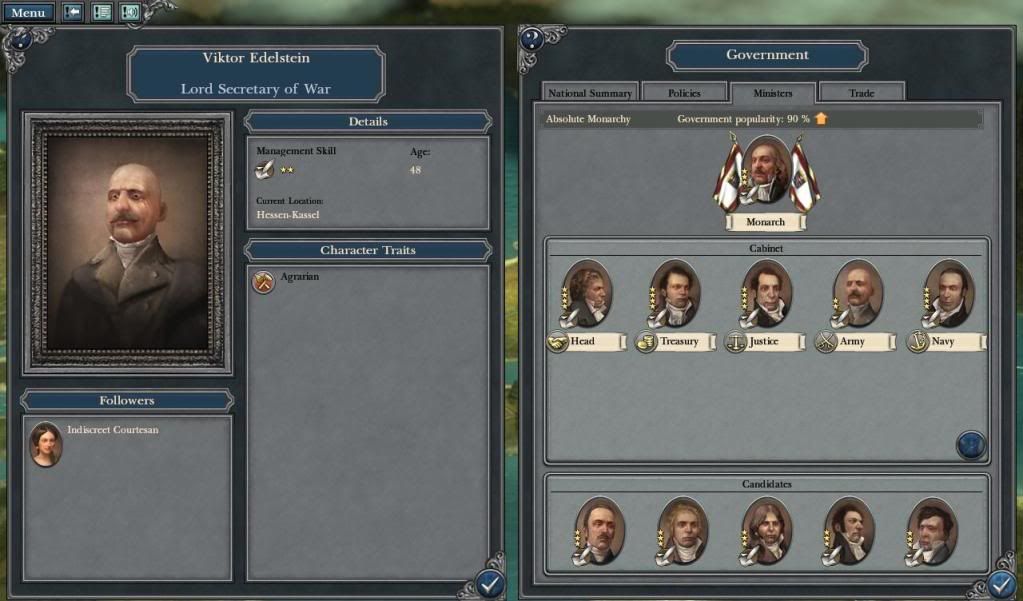
Task: Confirm and close the Government panel
Action: pos(1002,584)
